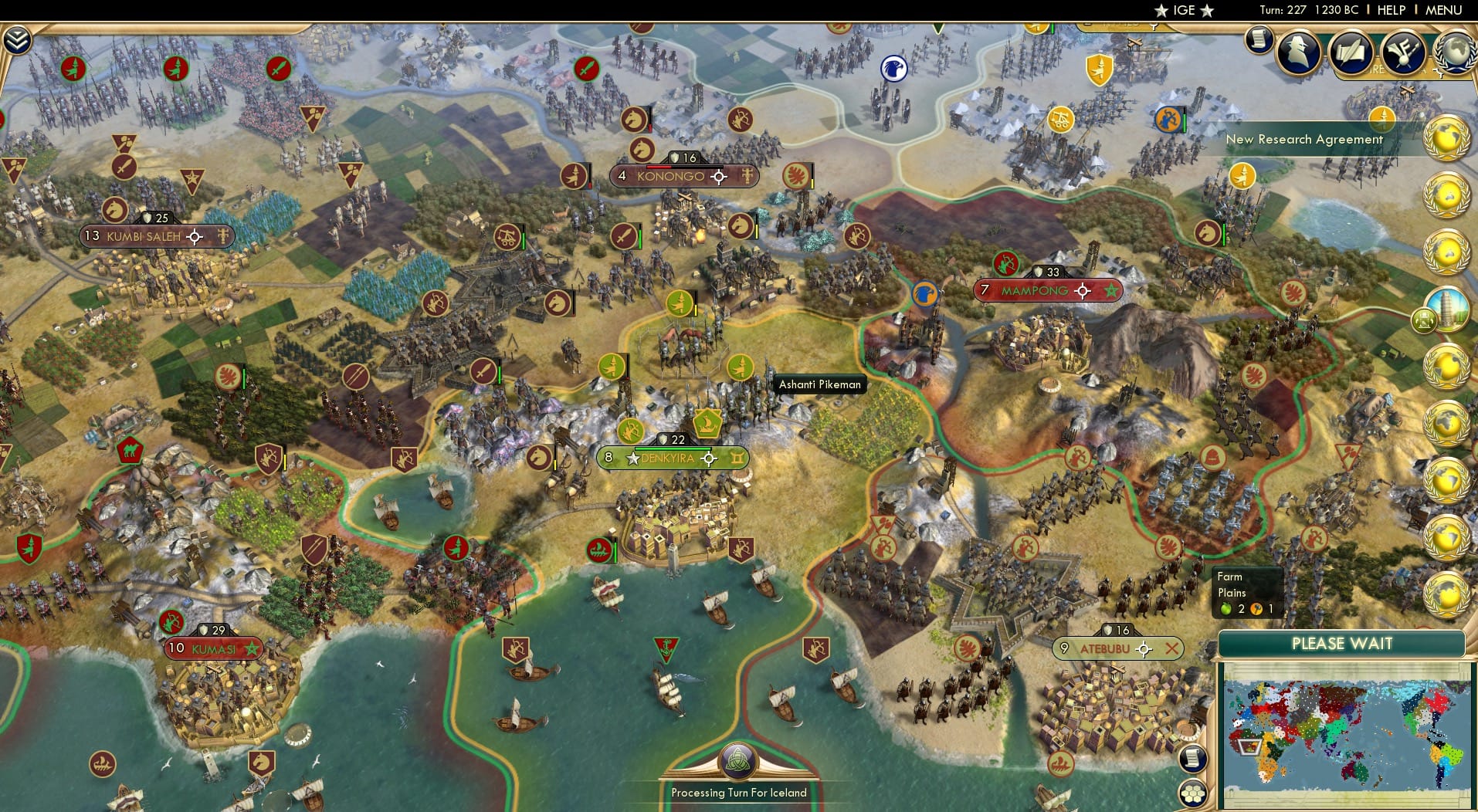Click the star icon on Denkyira's city banner
Viewport: 1478px width, 812px height.
click(632, 458)
